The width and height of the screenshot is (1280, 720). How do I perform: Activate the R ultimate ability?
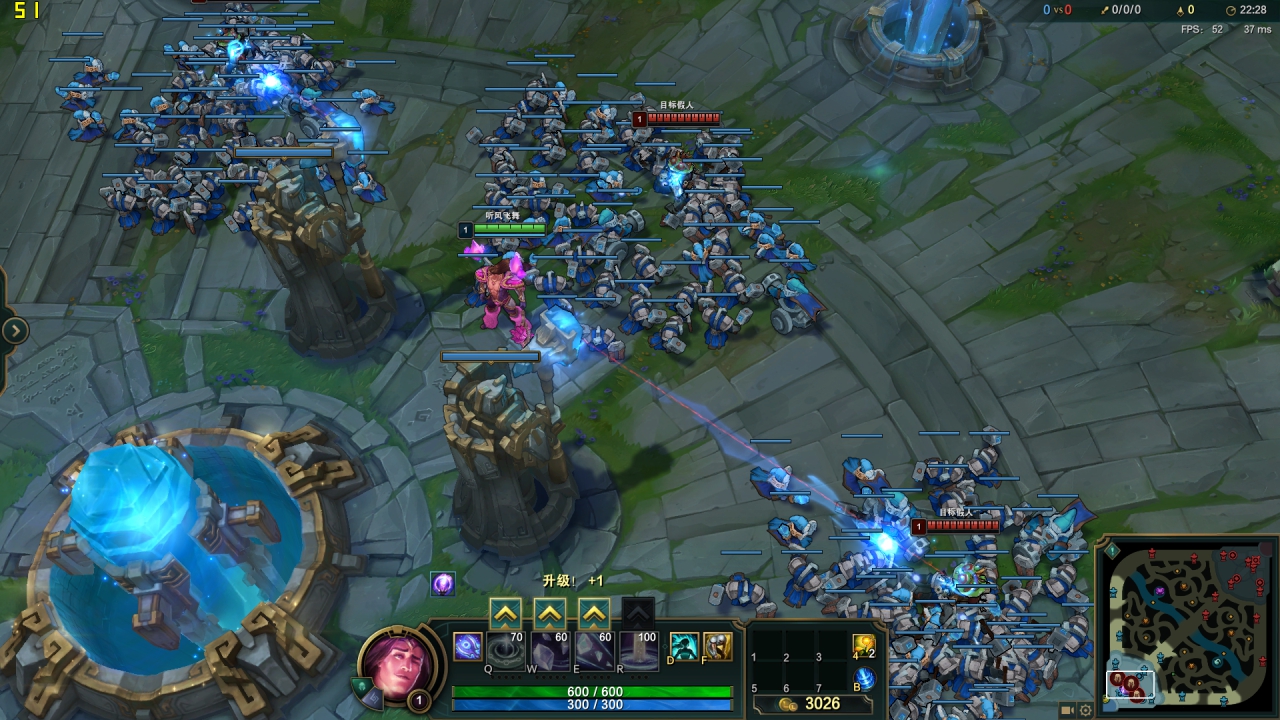click(x=638, y=650)
